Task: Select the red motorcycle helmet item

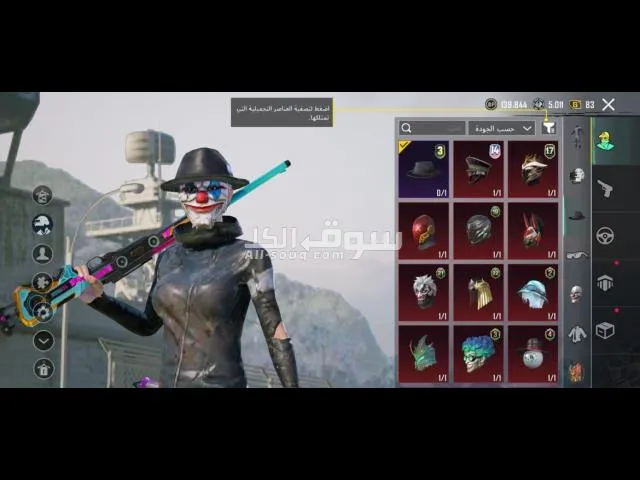Action: (x=423, y=230)
